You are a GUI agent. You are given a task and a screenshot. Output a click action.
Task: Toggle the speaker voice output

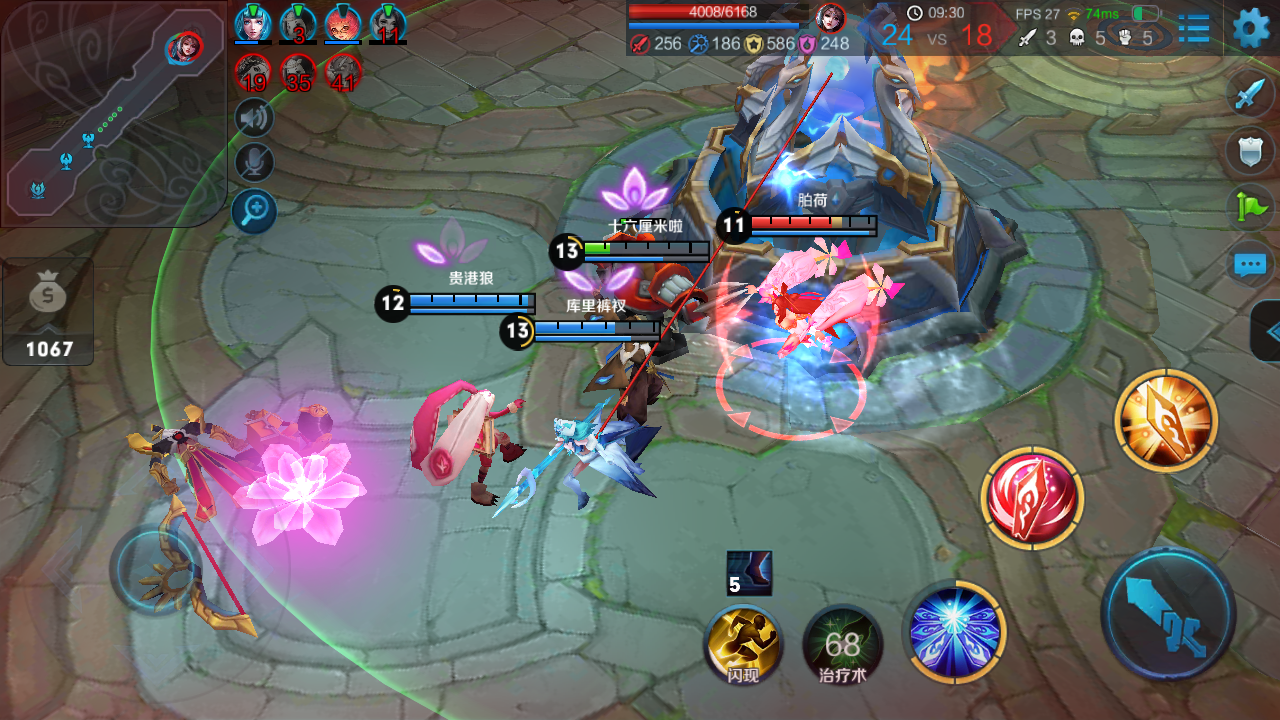[254, 118]
